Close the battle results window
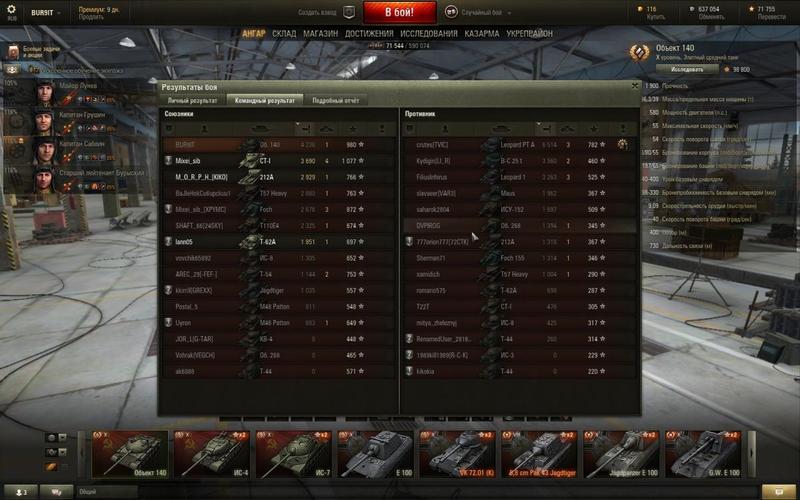Viewport: 800px width, 500px height. pyautogui.click(x=635, y=87)
